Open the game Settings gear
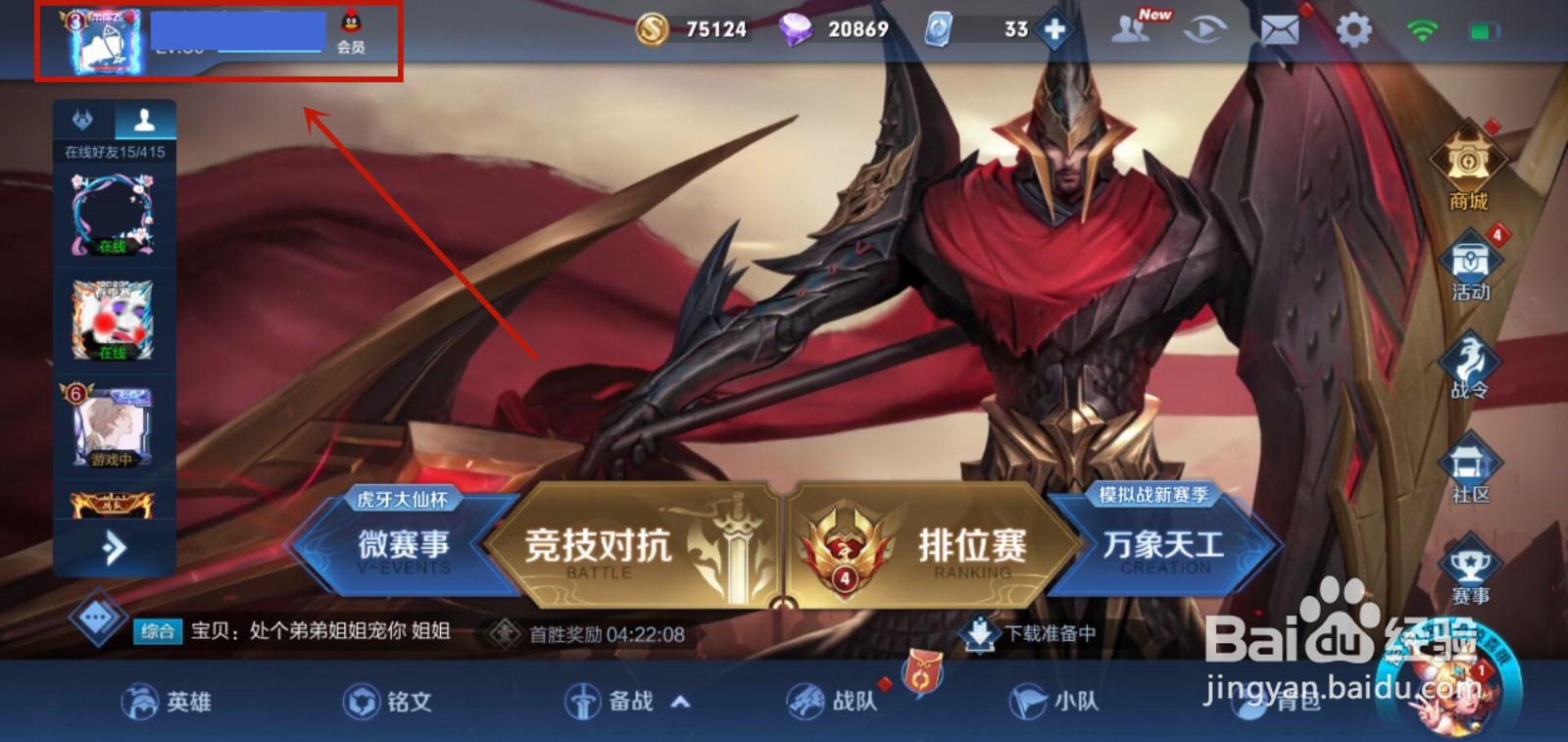 click(x=1354, y=29)
